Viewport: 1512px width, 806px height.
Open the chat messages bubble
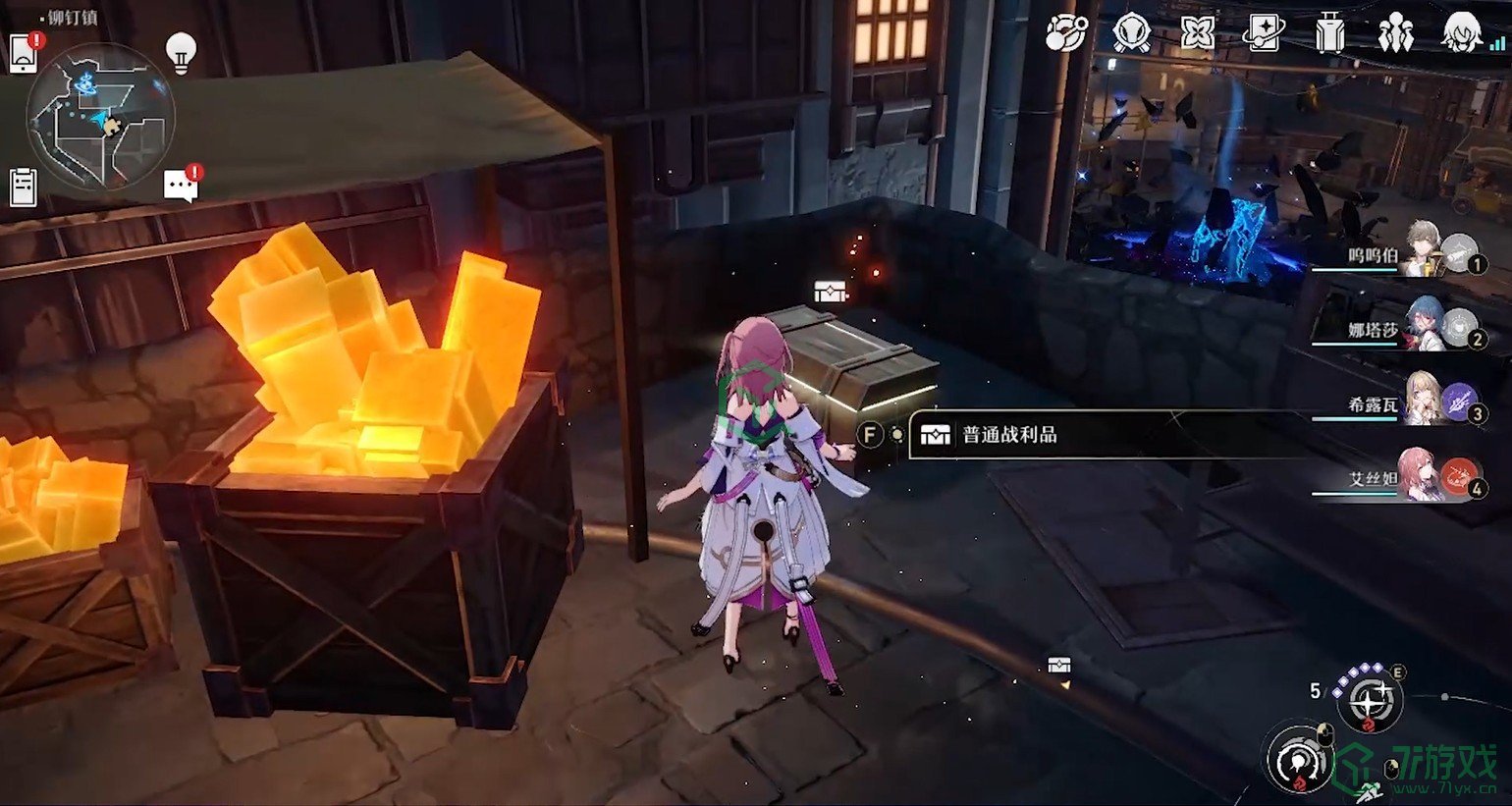[181, 185]
